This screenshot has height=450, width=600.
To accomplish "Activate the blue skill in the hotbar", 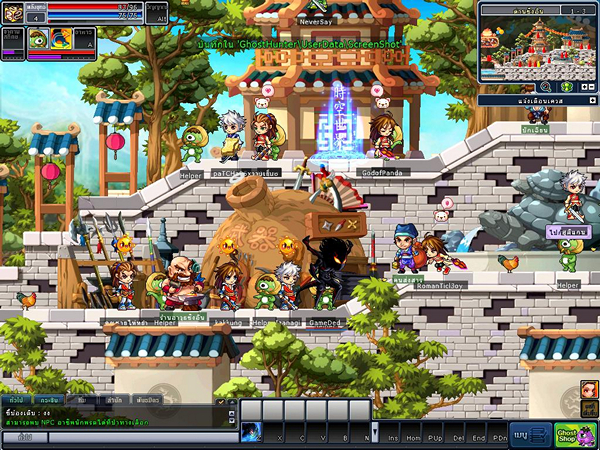I will pyautogui.click(x=251, y=431).
